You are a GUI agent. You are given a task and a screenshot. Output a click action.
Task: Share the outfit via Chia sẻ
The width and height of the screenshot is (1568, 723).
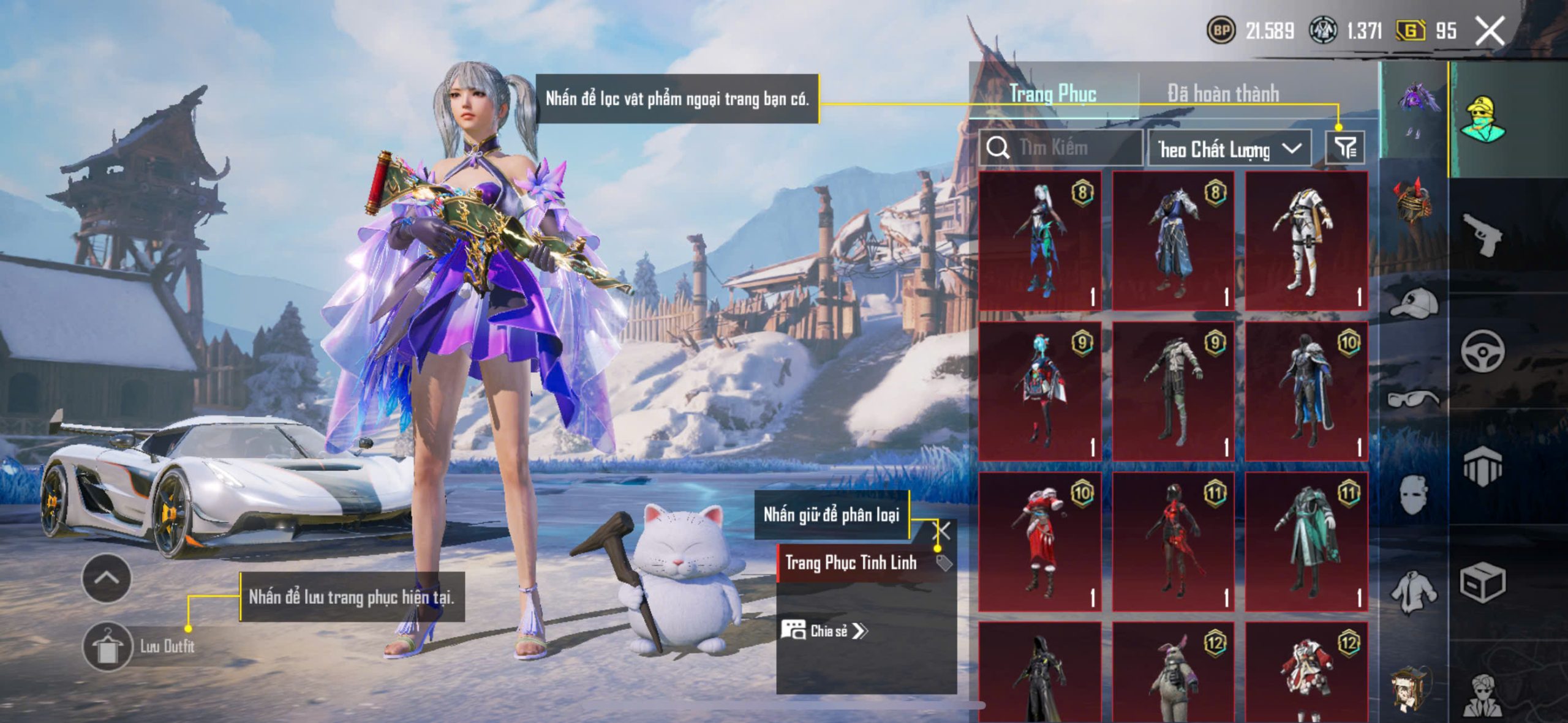824,631
